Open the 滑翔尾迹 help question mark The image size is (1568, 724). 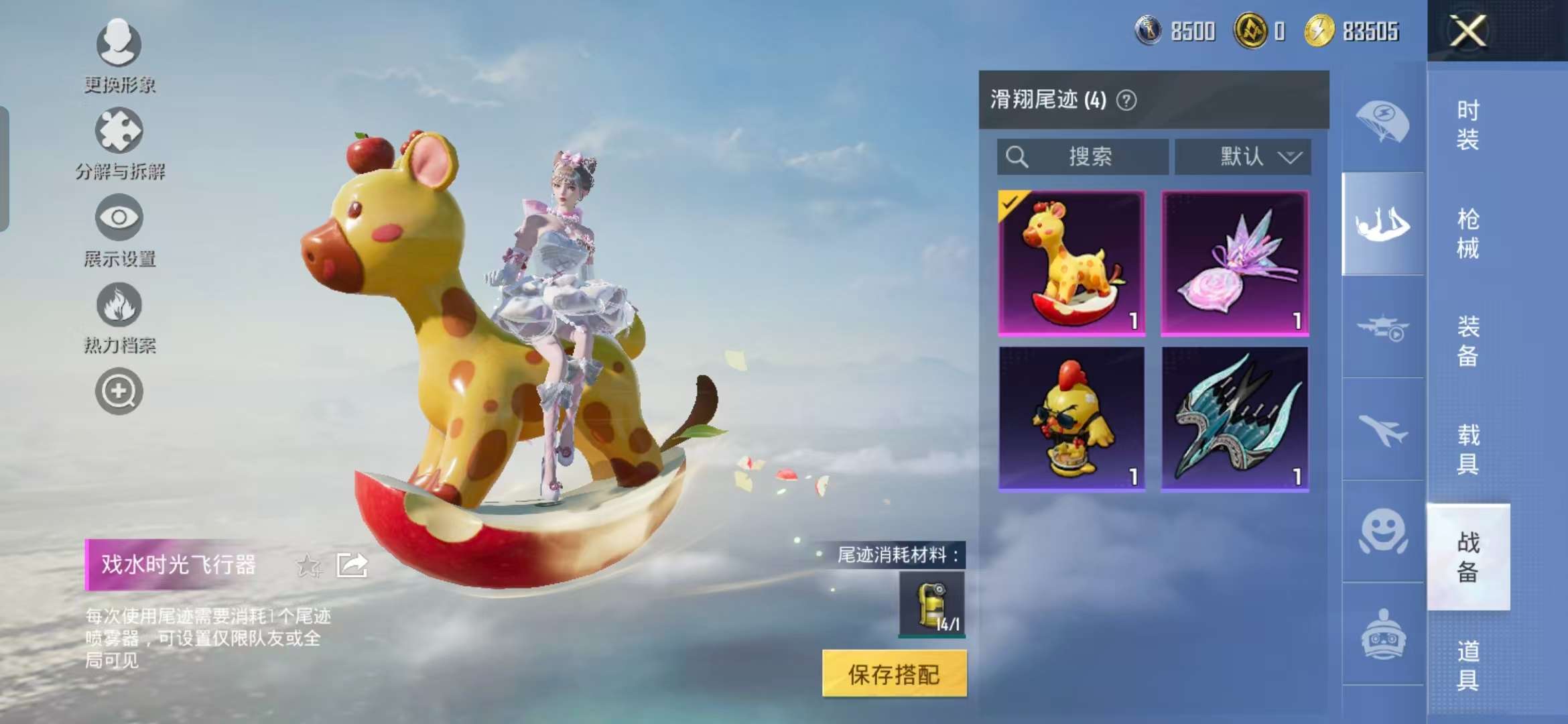[x=1128, y=101]
